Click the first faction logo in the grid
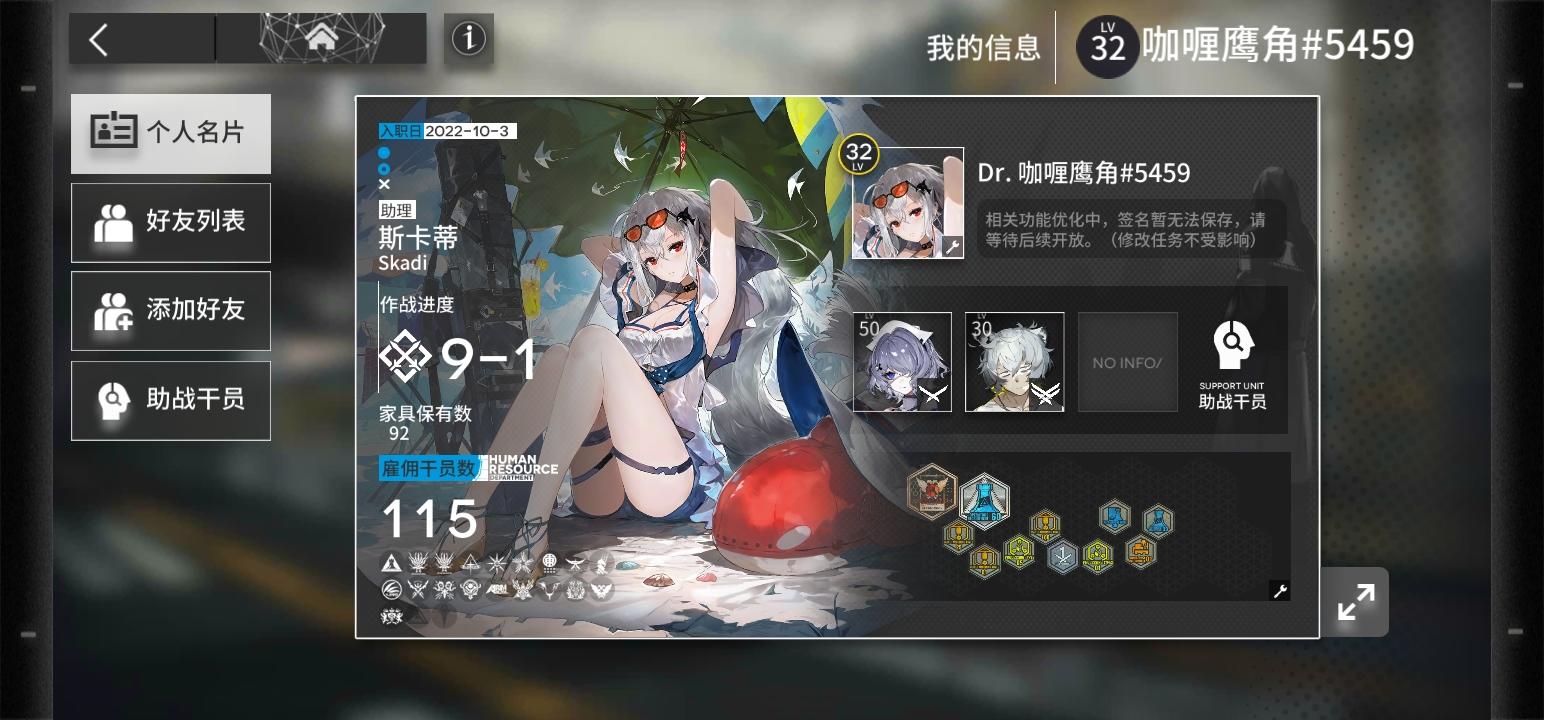The image size is (1544, 720). 389,562
